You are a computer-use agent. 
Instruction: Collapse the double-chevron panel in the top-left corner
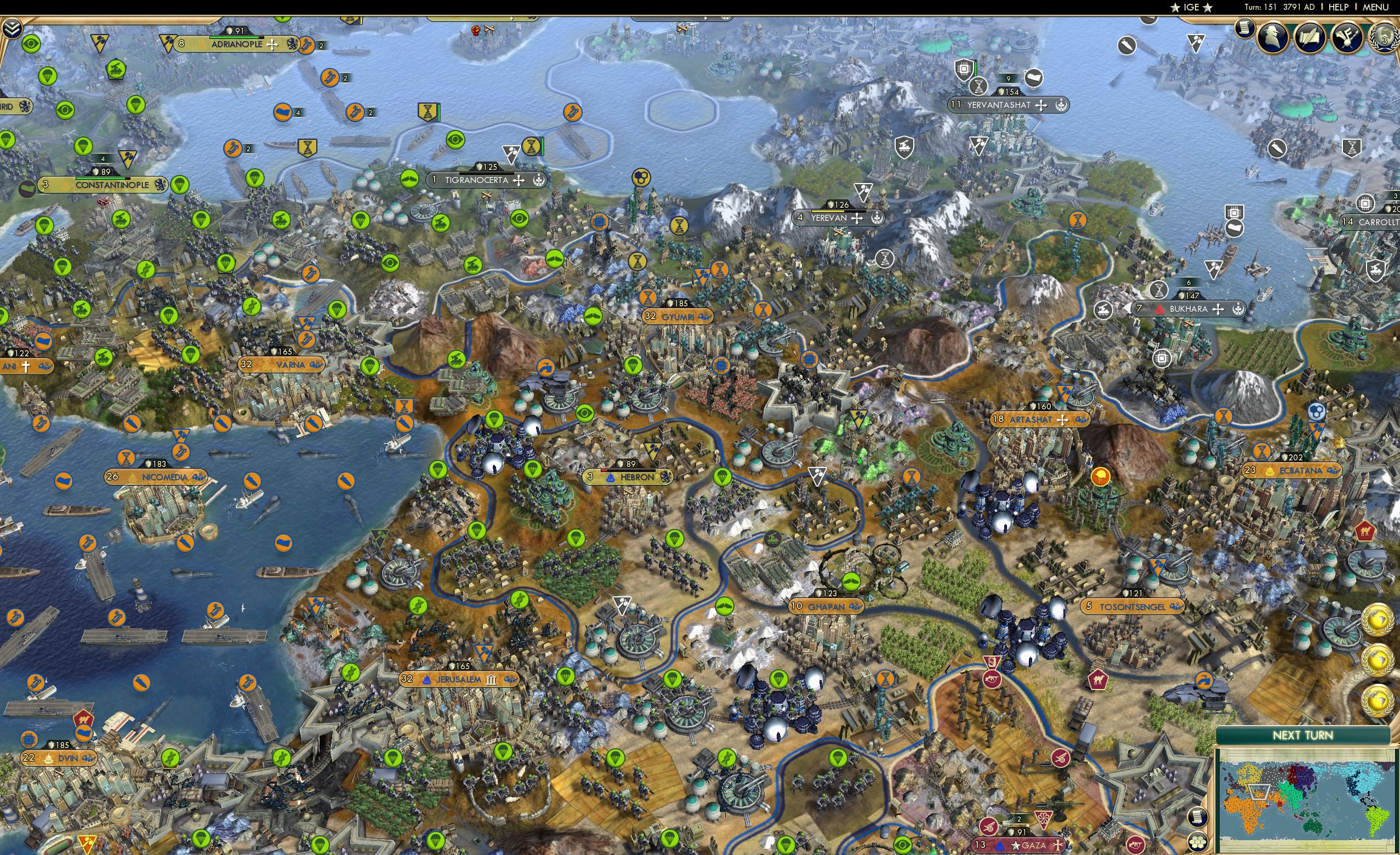click(x=13, y=27)
